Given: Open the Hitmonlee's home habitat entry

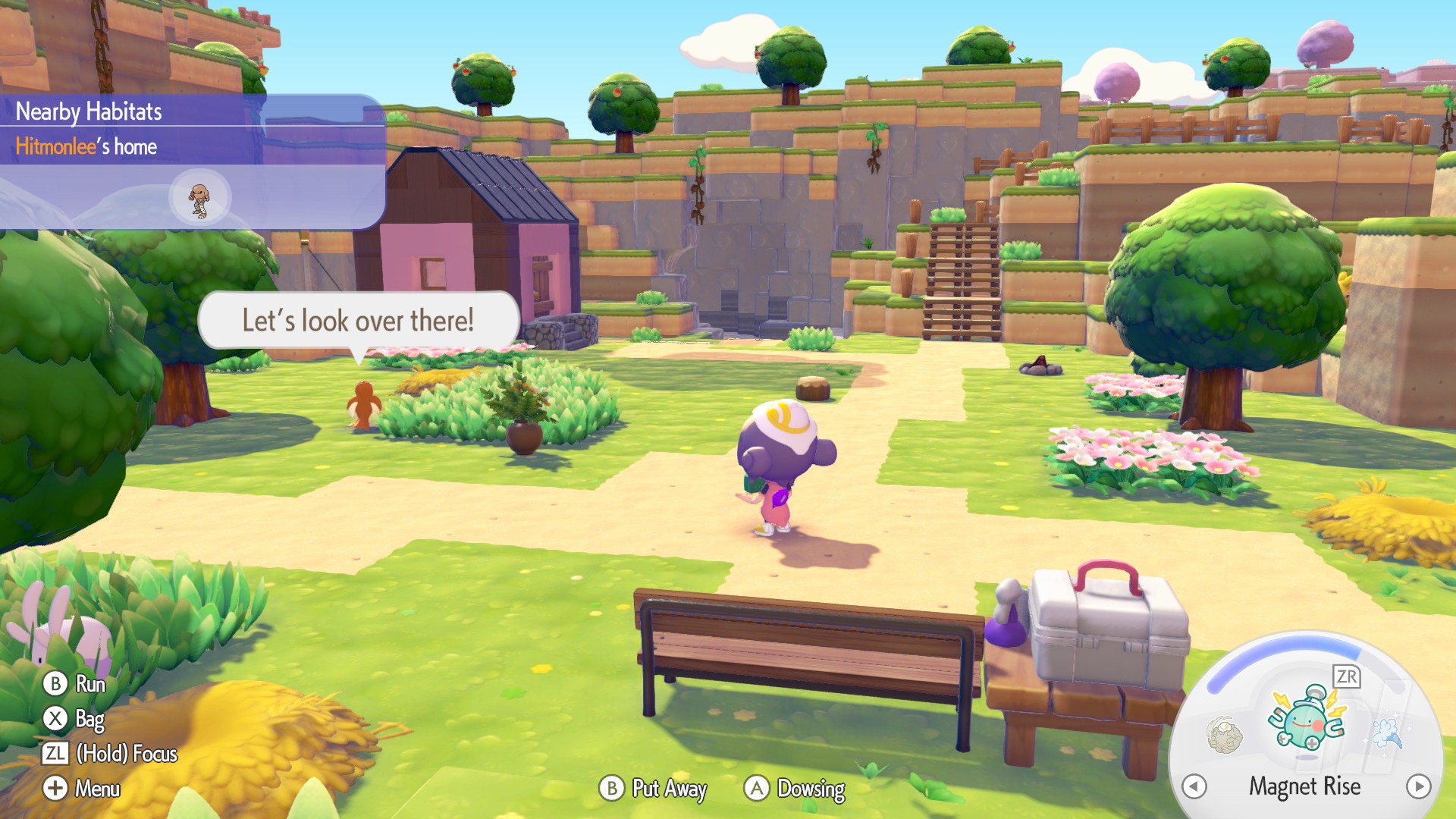Looking at the screenshot, I should tap(86, 146).
